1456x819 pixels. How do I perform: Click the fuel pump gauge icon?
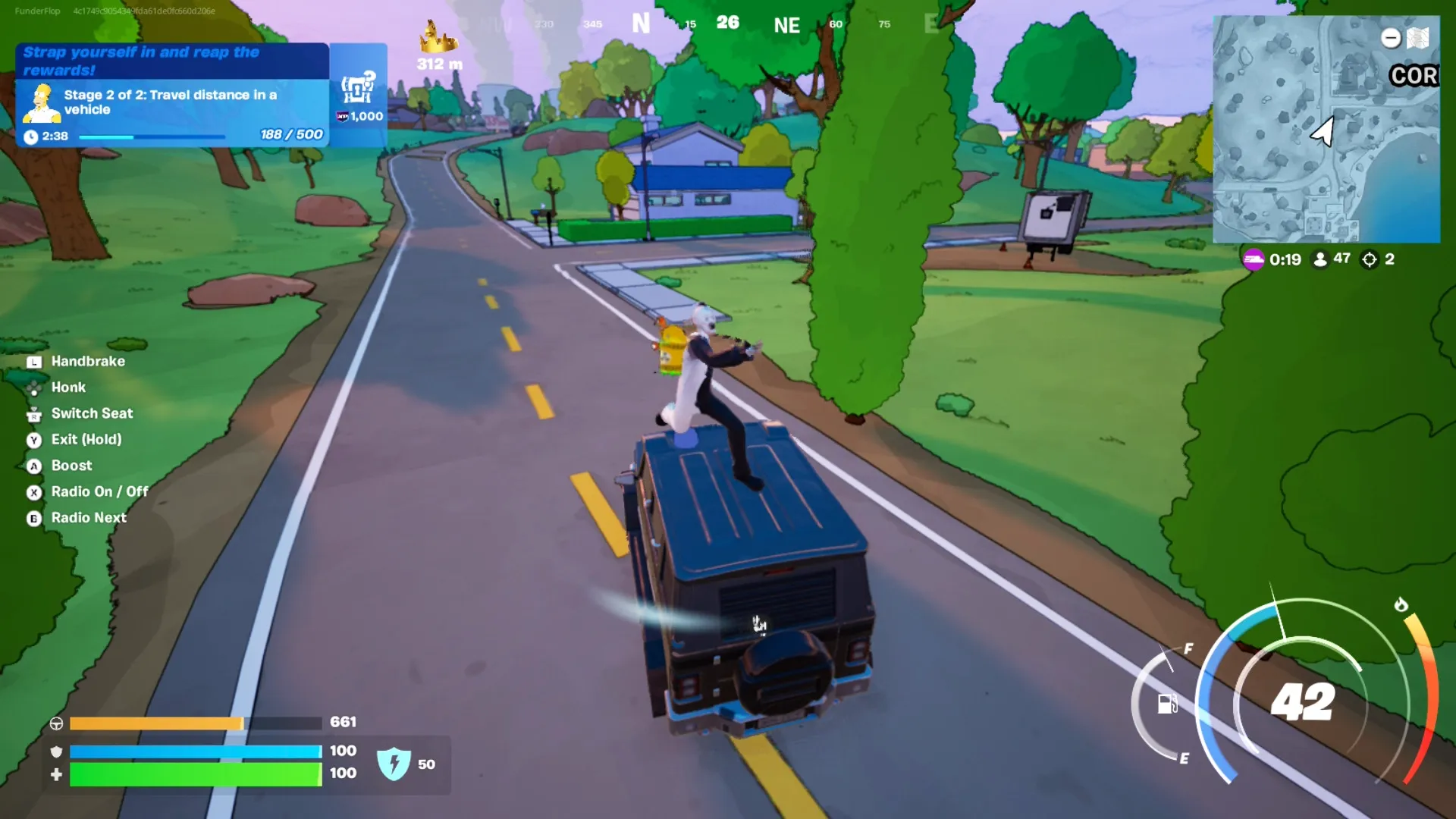pyautogui.click(x=1167, y=704)
